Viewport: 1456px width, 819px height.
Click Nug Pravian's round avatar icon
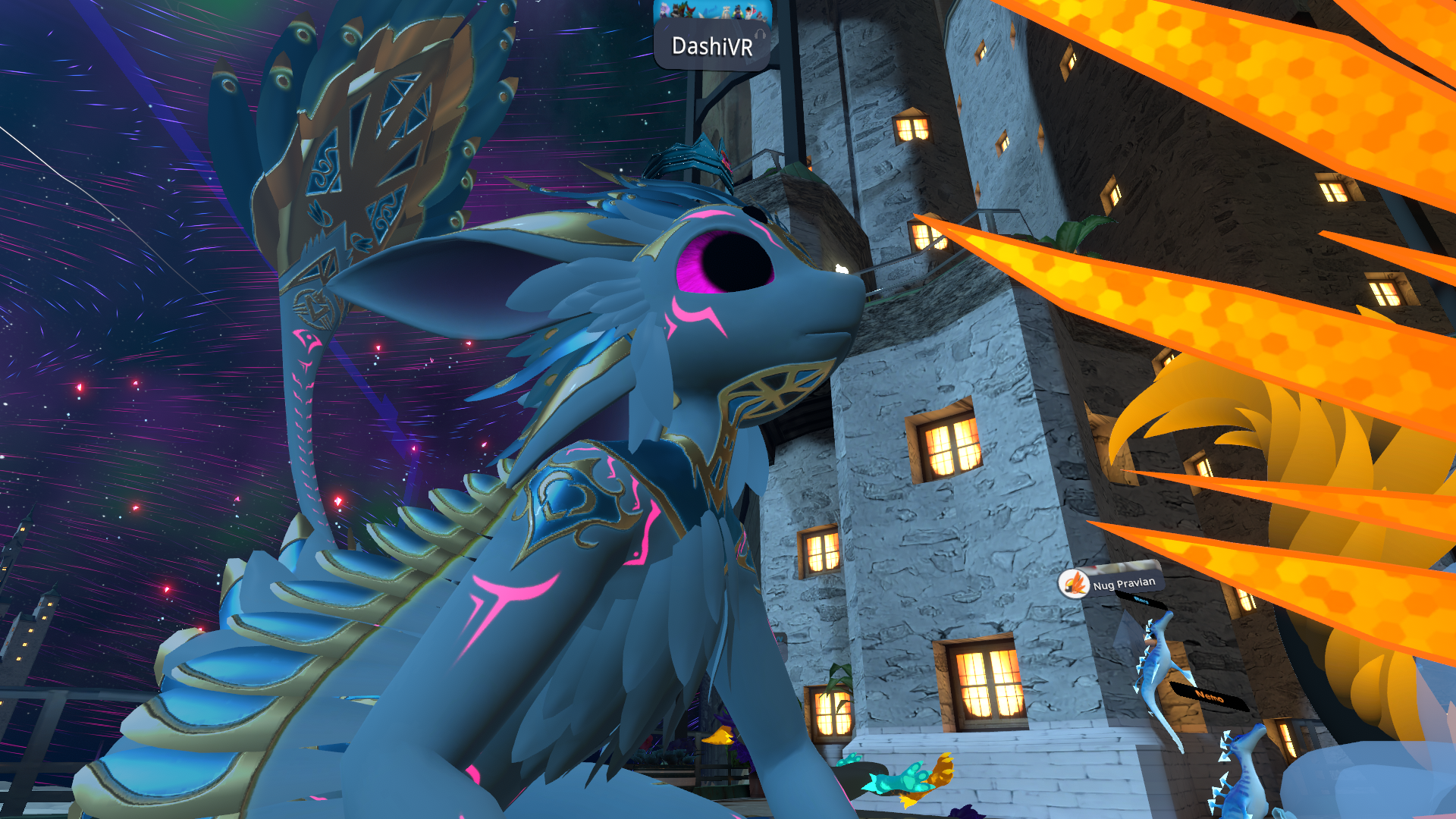[x=1074, y=584]
